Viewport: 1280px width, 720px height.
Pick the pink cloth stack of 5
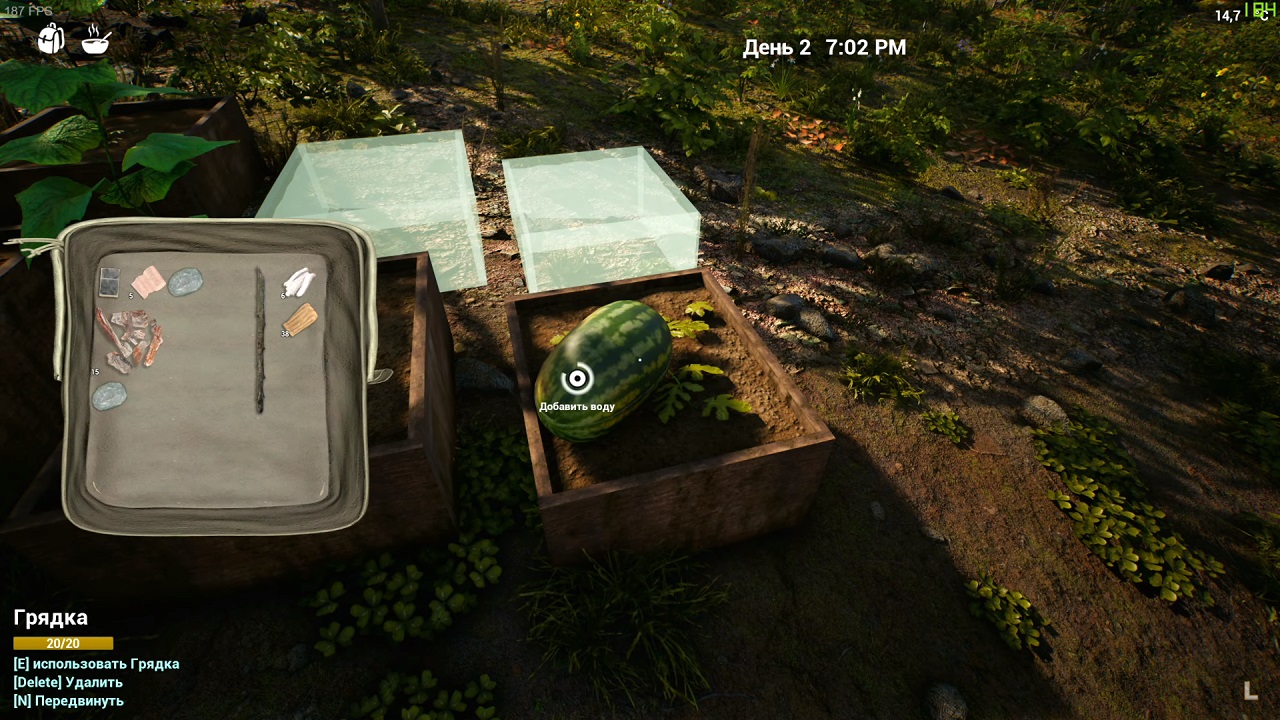[x=148, y=281]
